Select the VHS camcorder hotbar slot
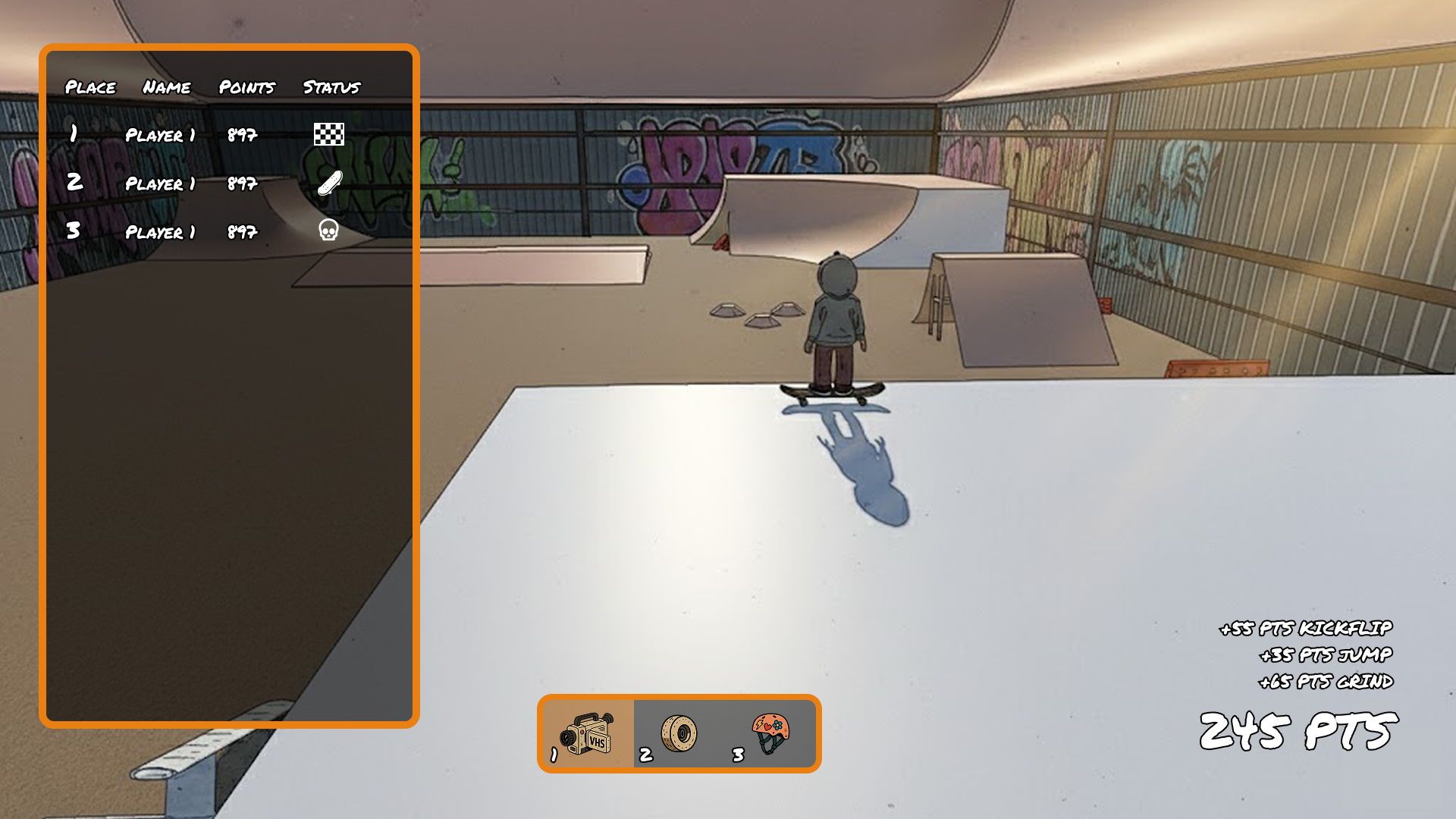Screen dimensions: 1456x819 [588, 733]
